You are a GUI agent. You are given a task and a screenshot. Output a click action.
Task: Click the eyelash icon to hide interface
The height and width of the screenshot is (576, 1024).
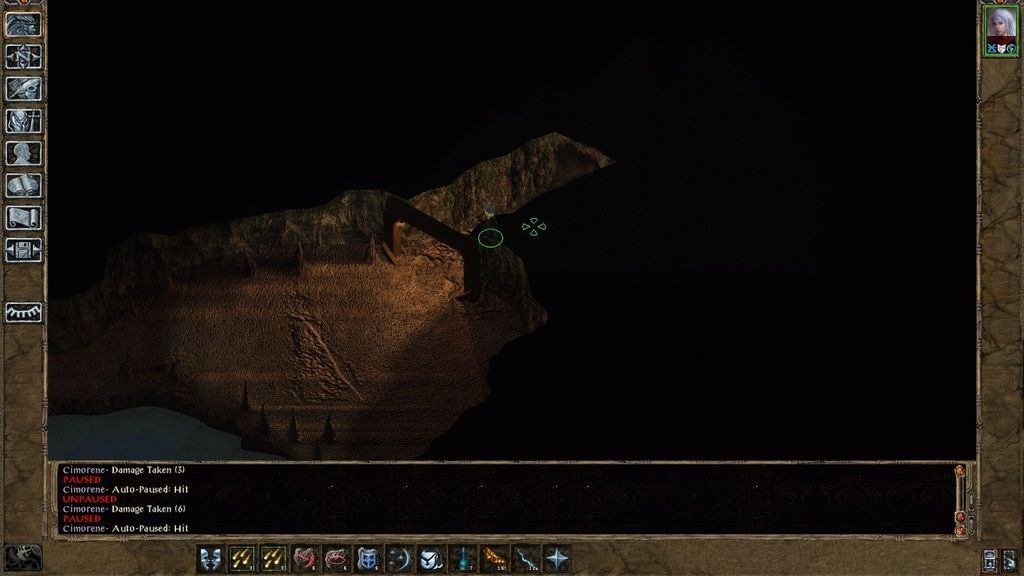click(x=24, y=312)
